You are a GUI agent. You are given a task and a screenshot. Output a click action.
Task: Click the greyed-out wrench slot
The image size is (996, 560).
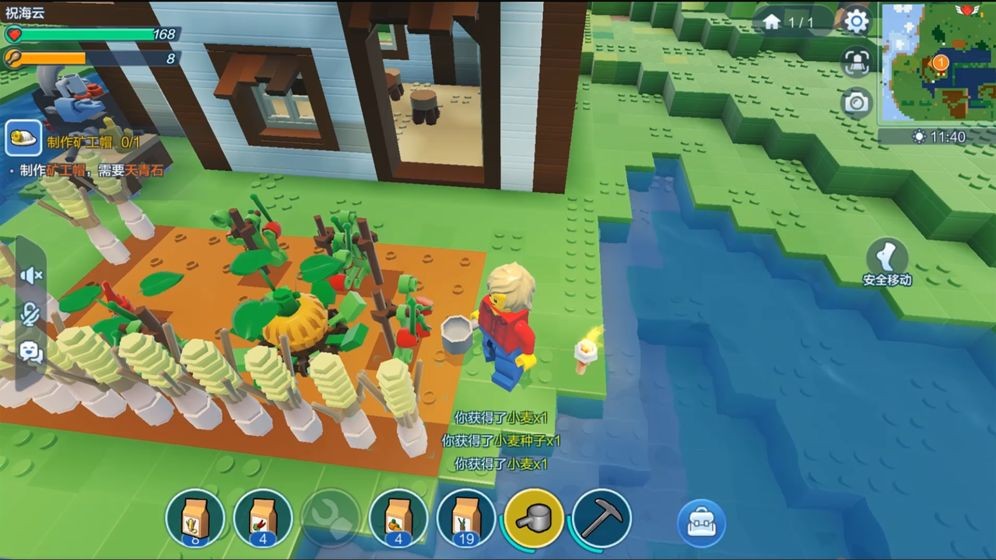[x=330, y=518]
